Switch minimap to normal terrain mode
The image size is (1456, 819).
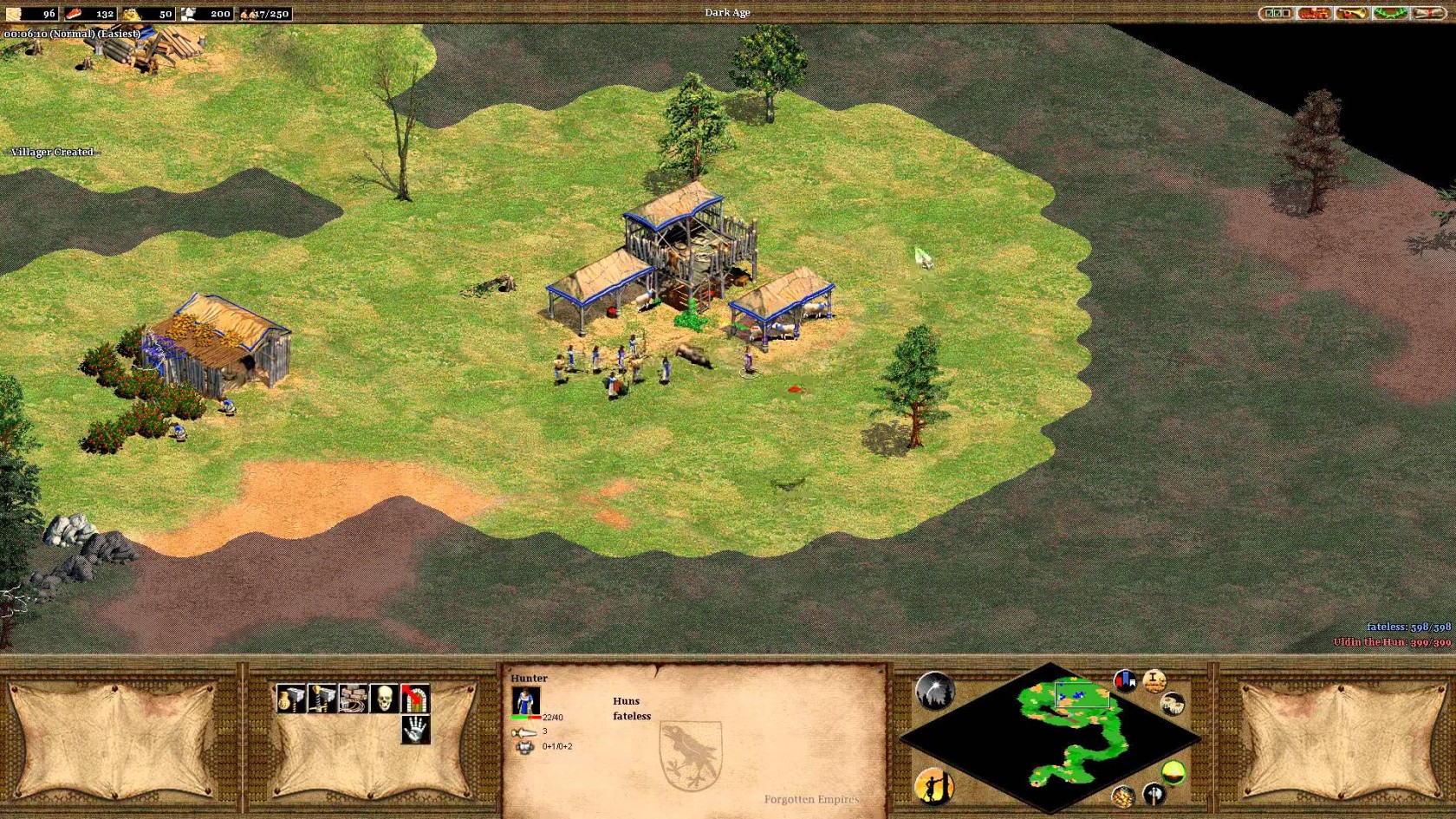[1173, 772]
